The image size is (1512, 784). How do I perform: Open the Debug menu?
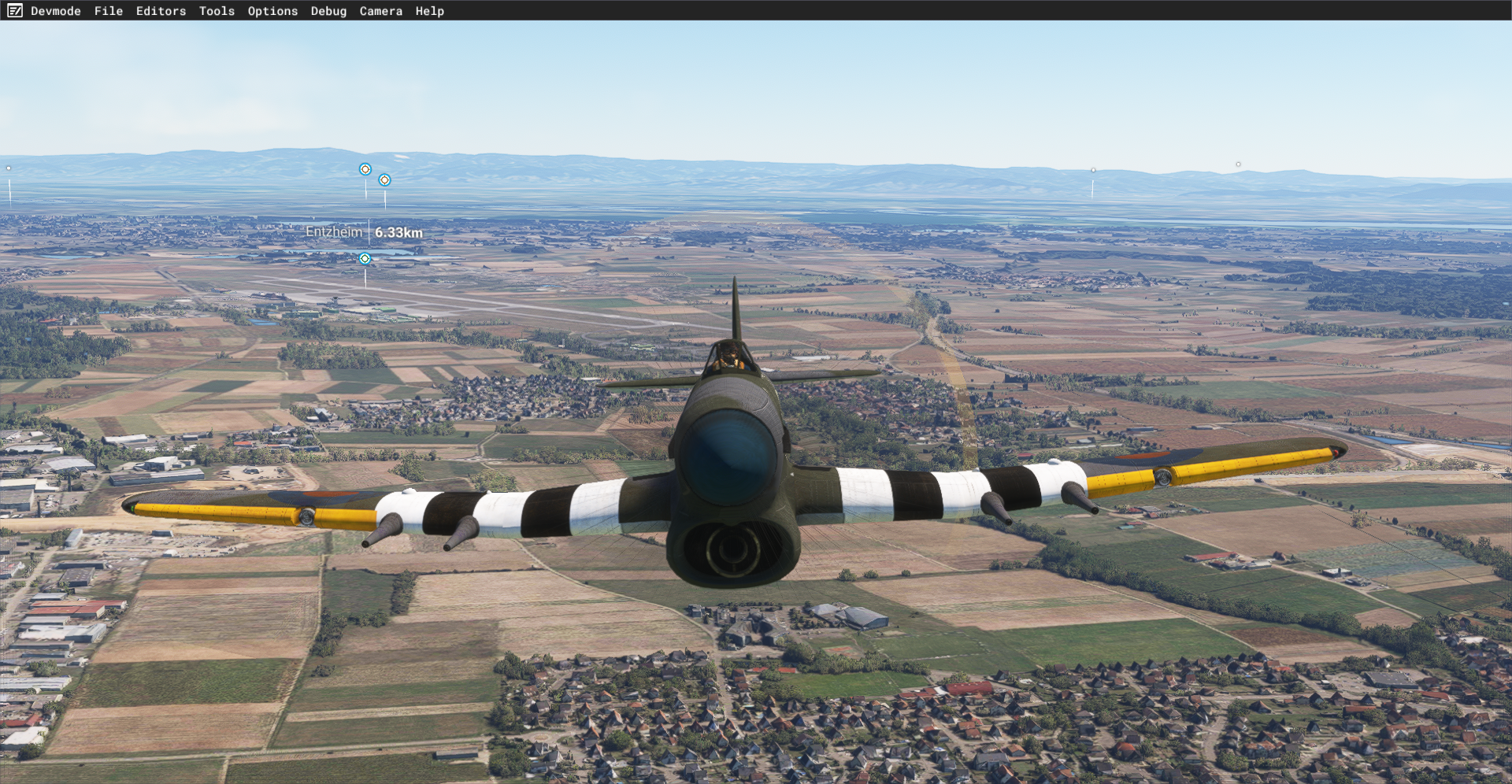coord(328,11)
